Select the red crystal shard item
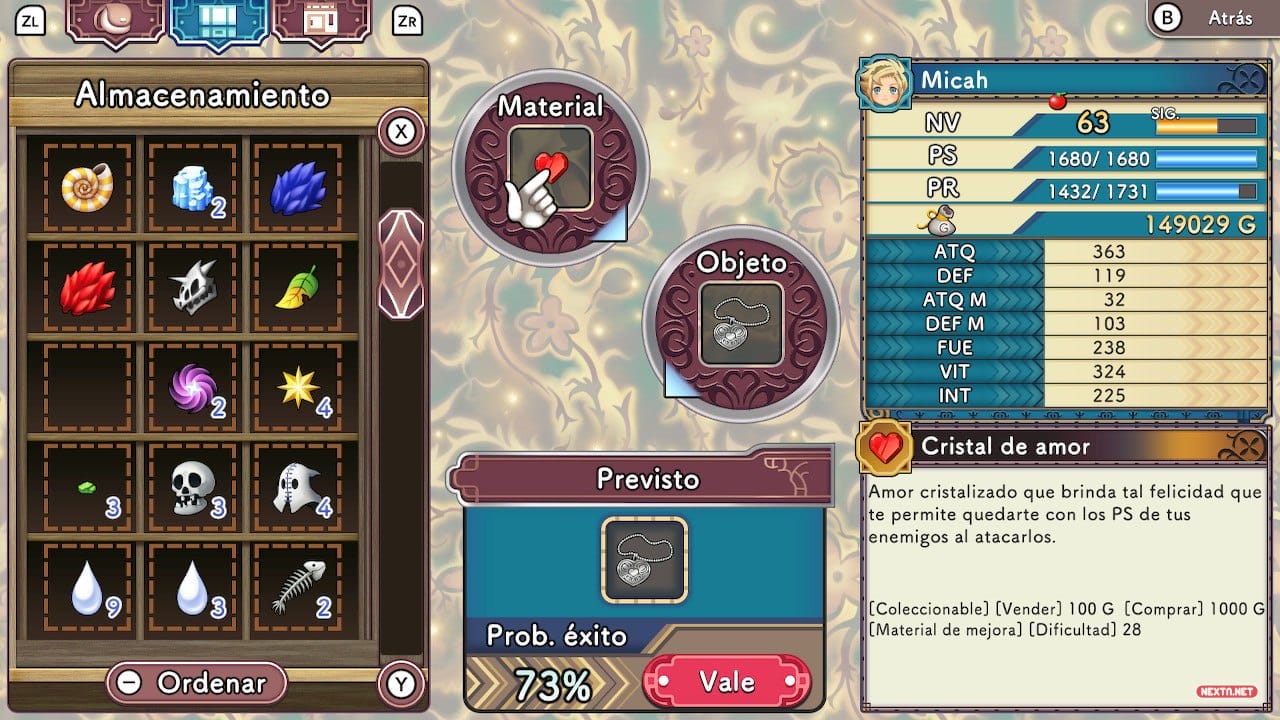The height and width of the screenshot is (720, 1280). [x=88, y=289]
